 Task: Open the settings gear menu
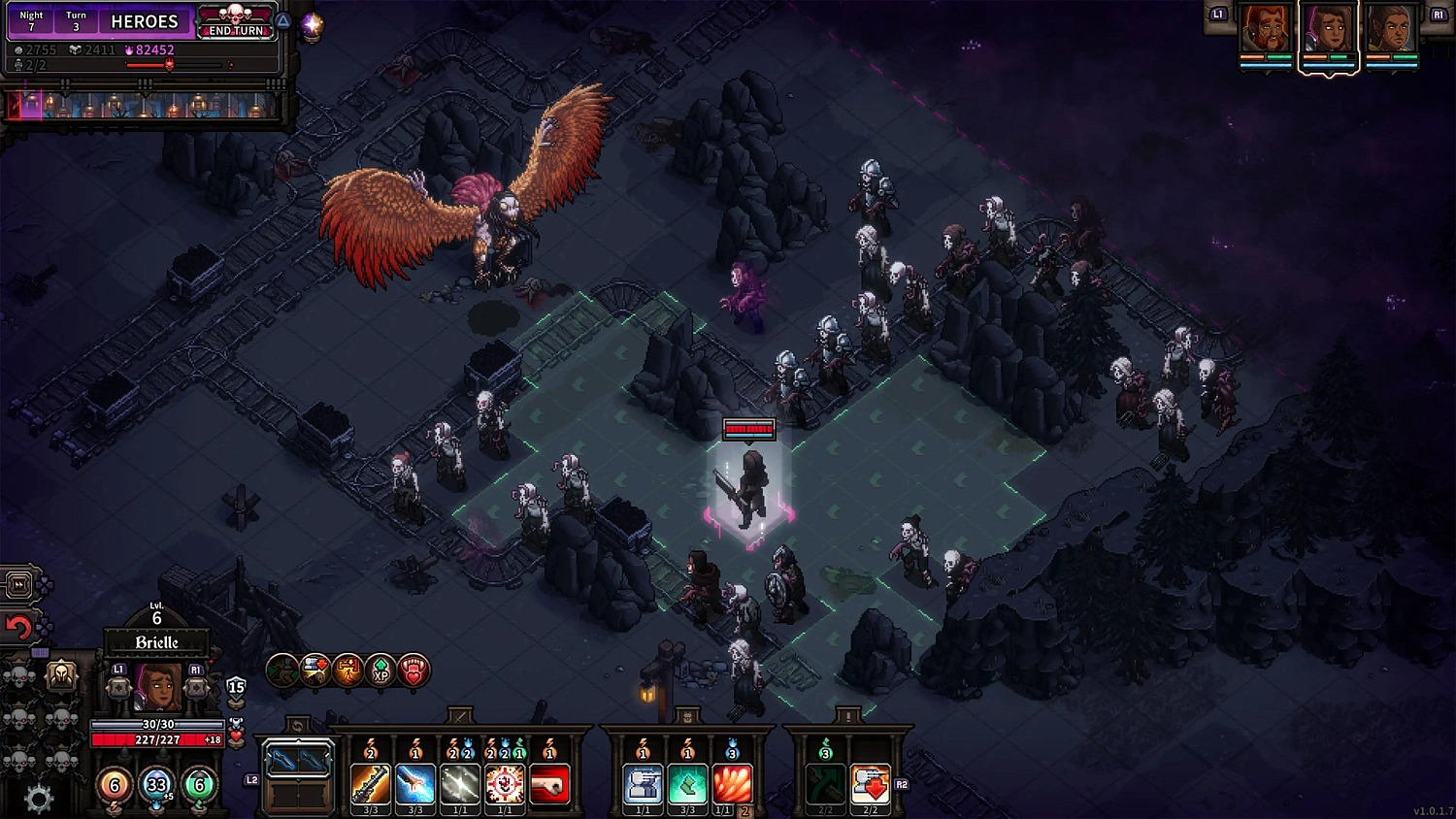[39, 794]
